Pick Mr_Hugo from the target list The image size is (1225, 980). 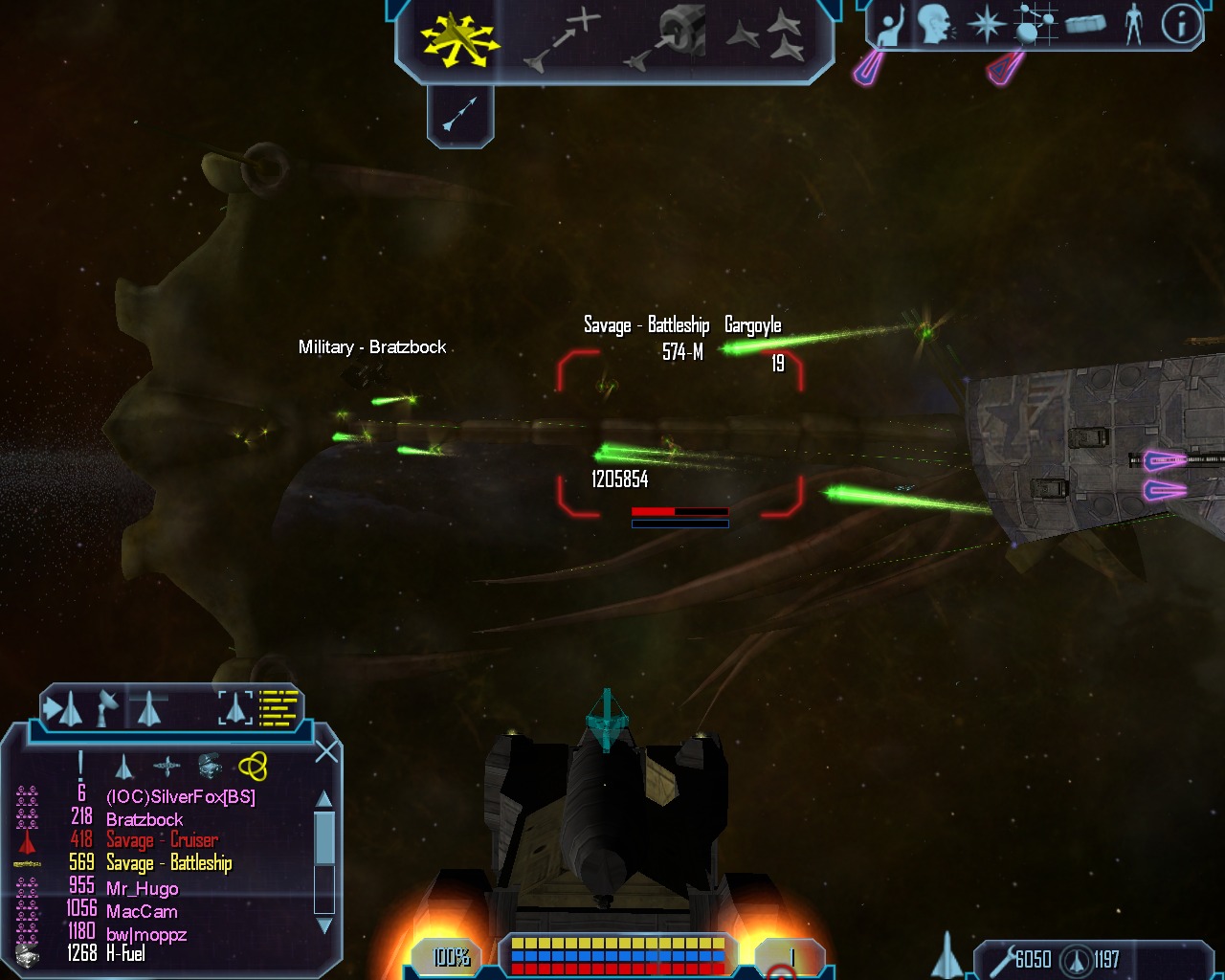142,888
